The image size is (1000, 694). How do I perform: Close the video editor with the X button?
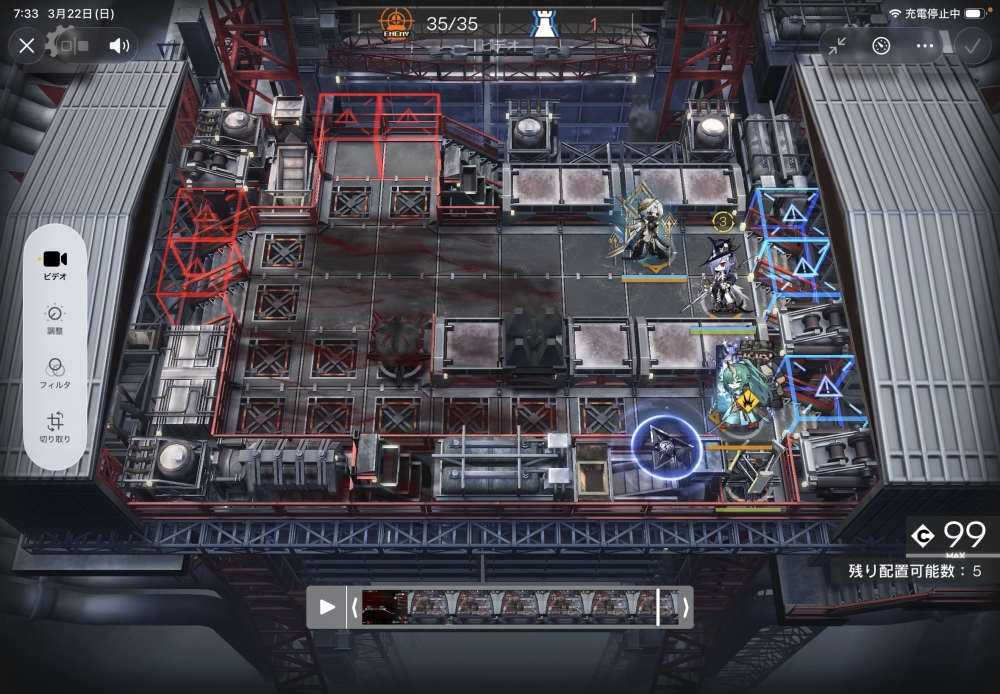(x=27, y=45)
